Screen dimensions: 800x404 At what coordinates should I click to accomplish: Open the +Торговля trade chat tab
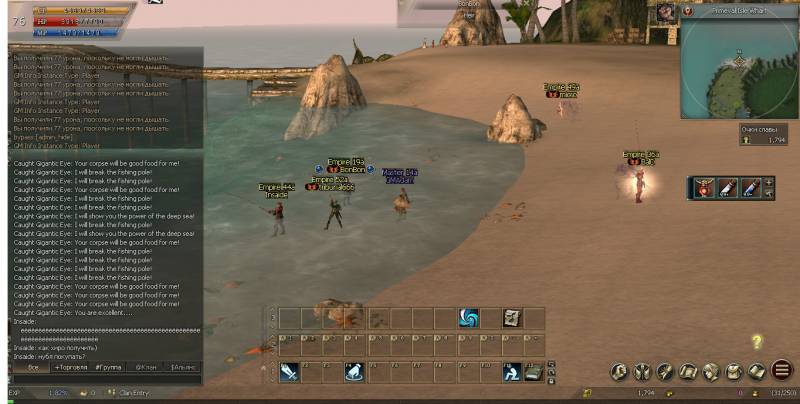pos(70,367)
